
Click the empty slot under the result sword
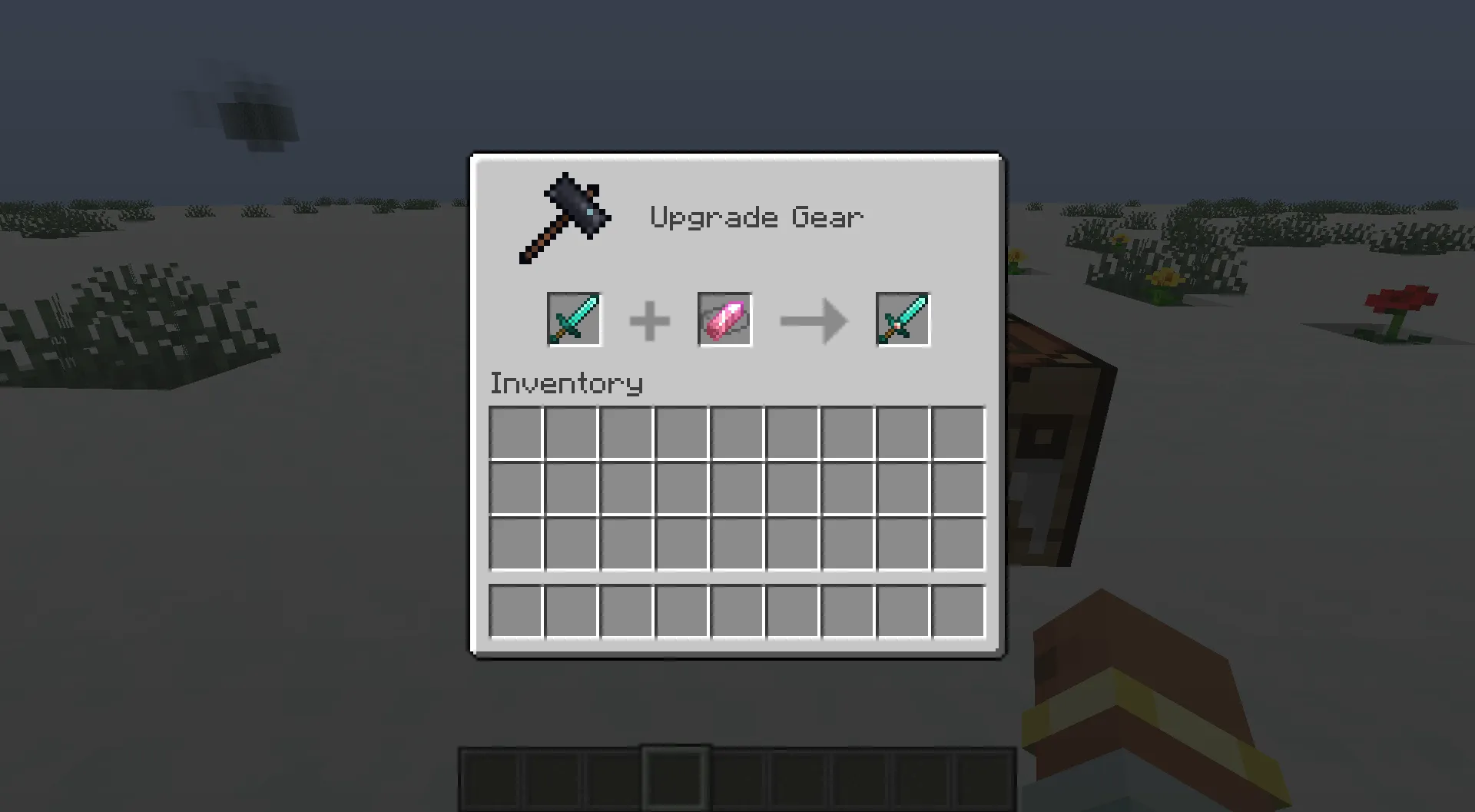(902, 432)
